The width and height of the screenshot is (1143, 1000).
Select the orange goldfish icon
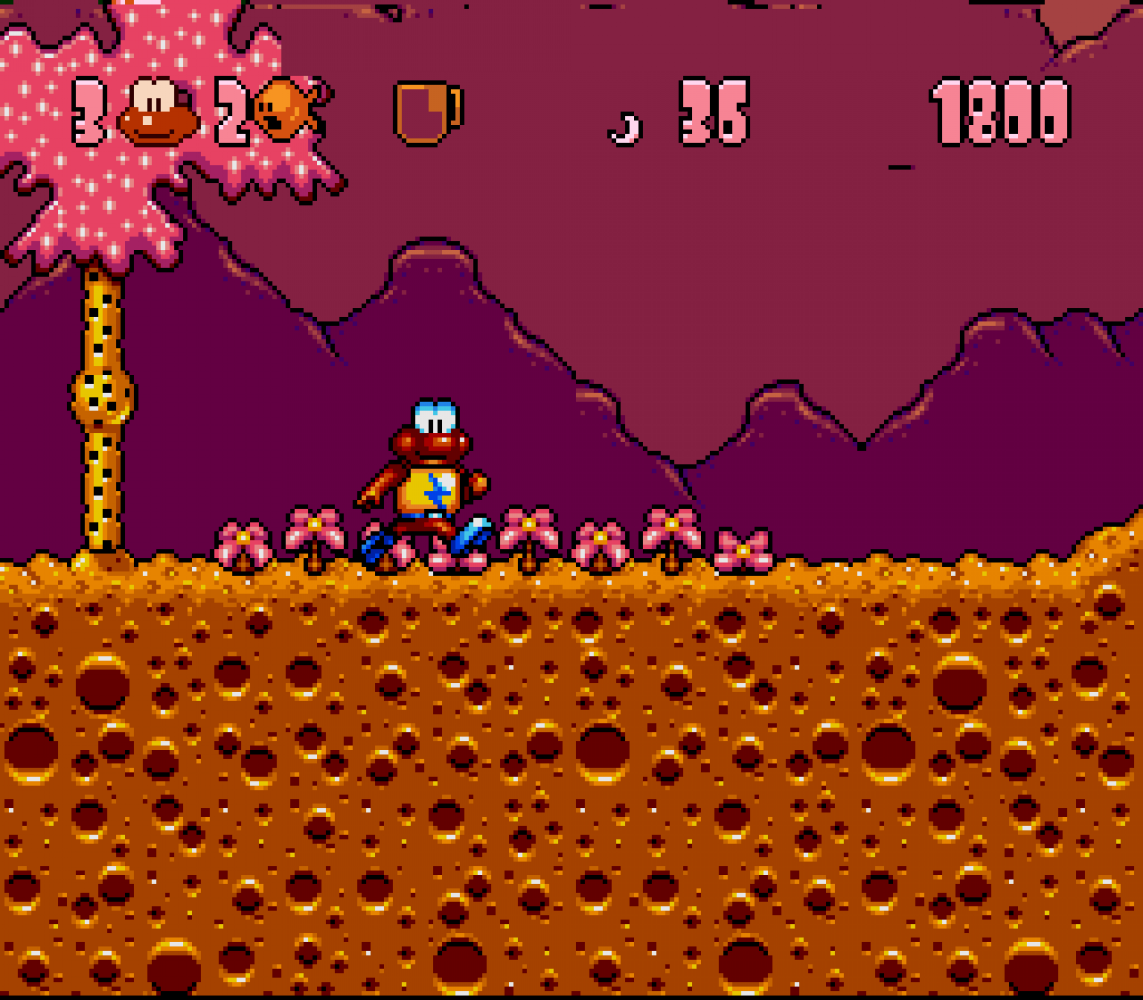click(288, 108)
